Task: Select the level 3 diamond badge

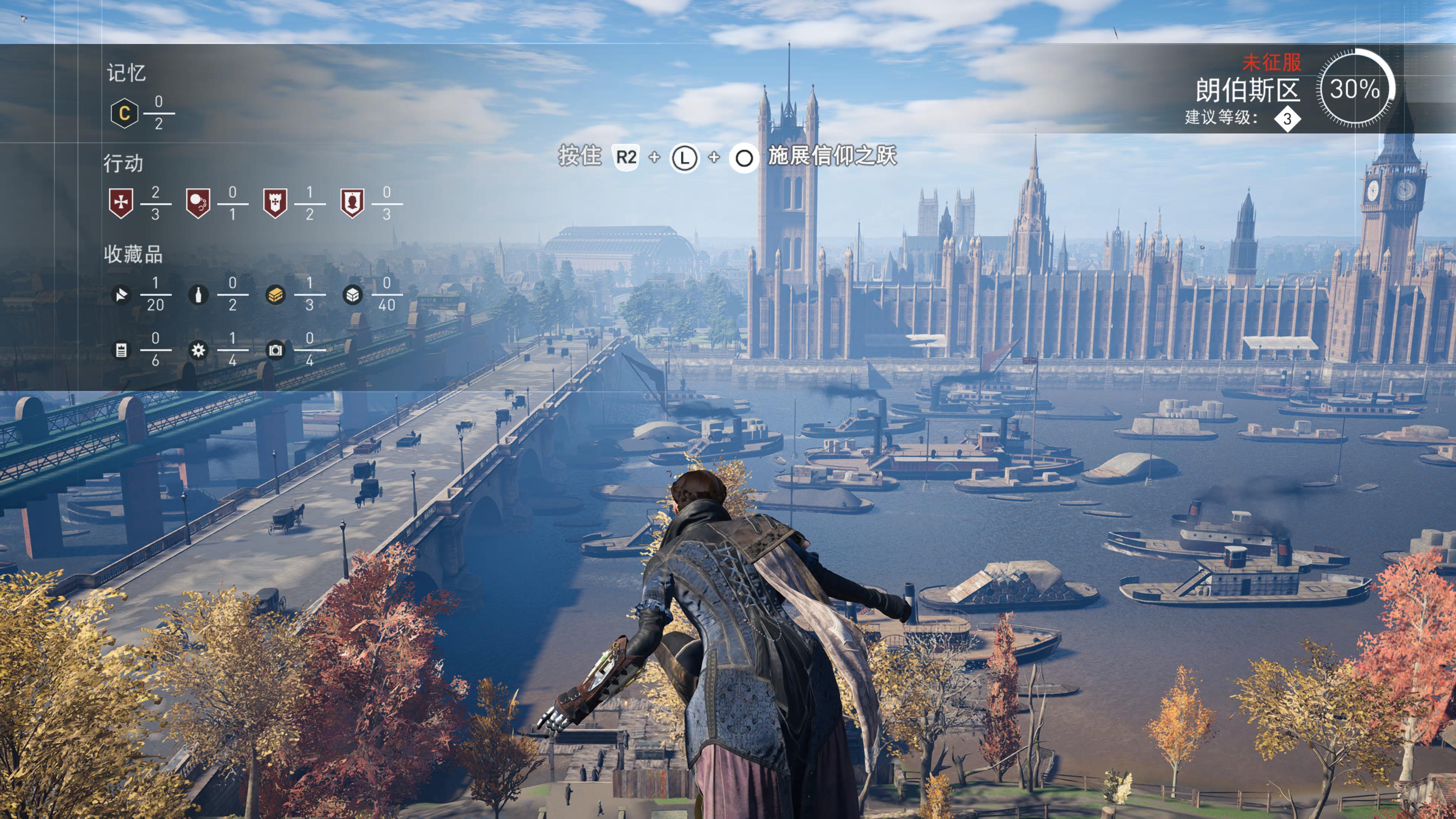Action: coord(1287,119)
